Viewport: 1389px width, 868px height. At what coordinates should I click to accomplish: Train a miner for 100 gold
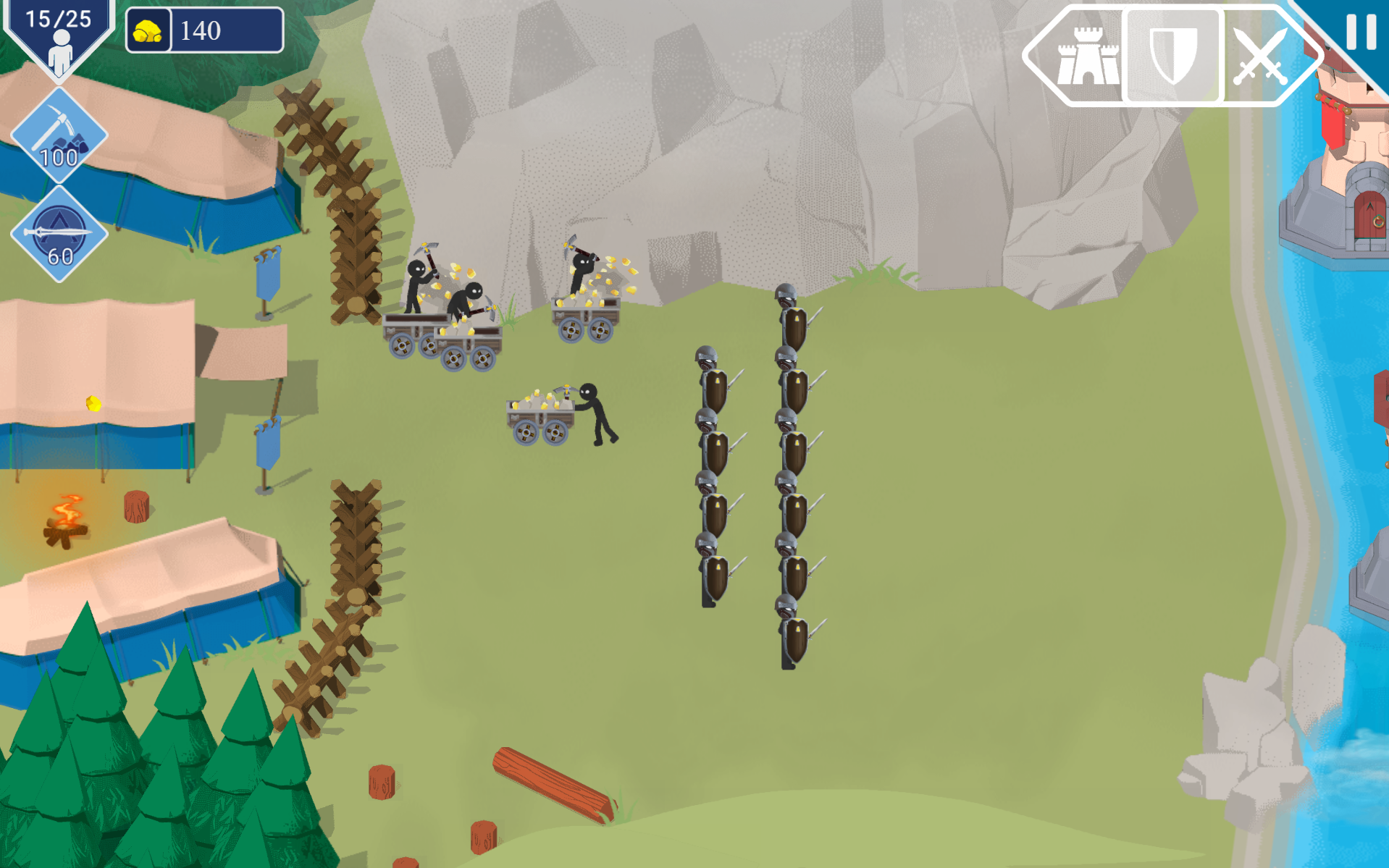tap(59, 136)
